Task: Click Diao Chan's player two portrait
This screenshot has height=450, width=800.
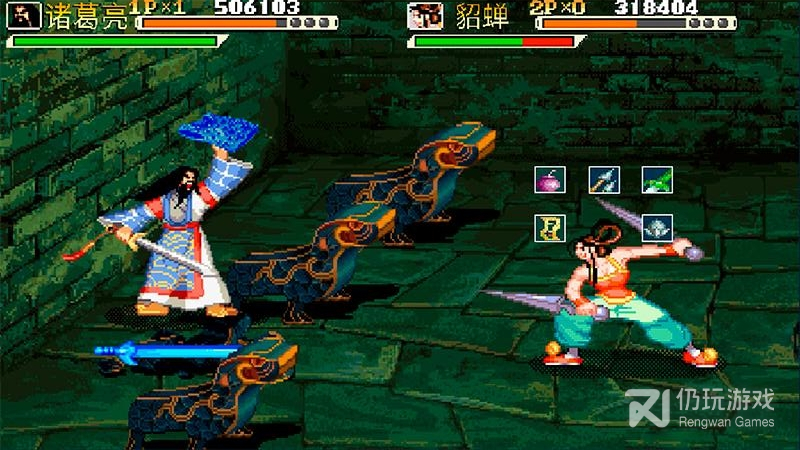Action: click(x=425, y=16)
